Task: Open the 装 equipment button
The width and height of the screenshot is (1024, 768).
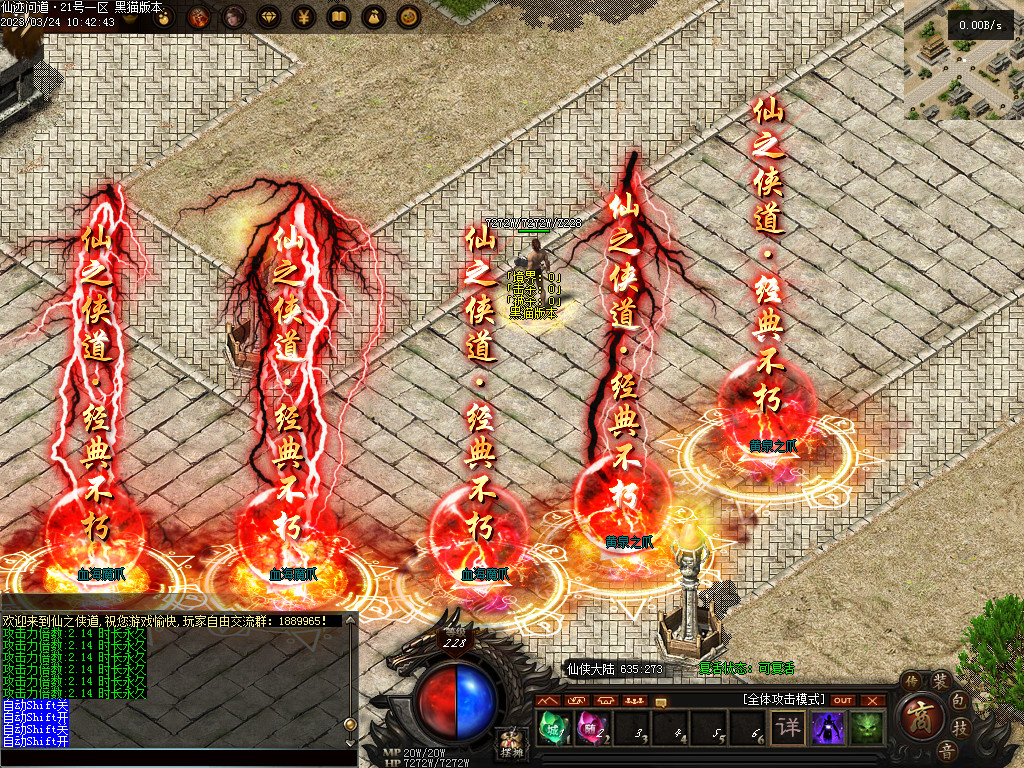Action: 940,681
